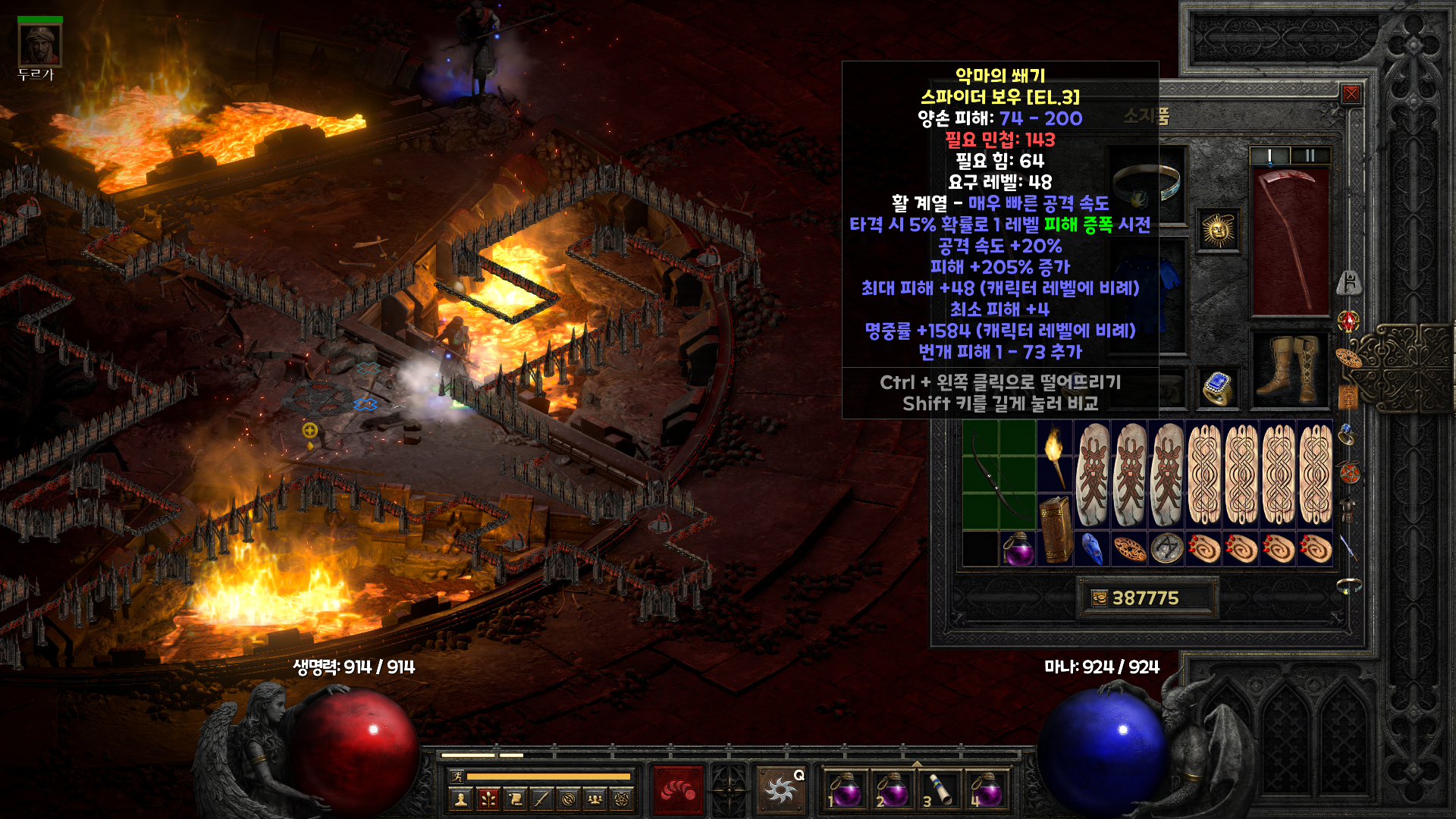This screenshot has width=1456, height=819.
Task: Open the game menu pentagram button
Action: (622, 799)
